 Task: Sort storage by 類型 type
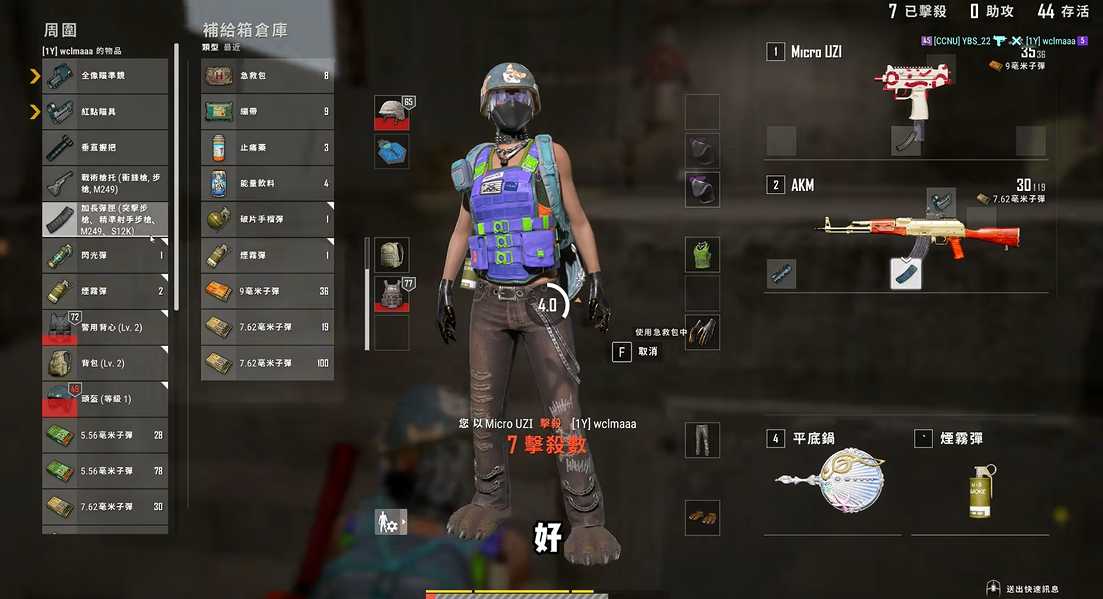(210, 47)
